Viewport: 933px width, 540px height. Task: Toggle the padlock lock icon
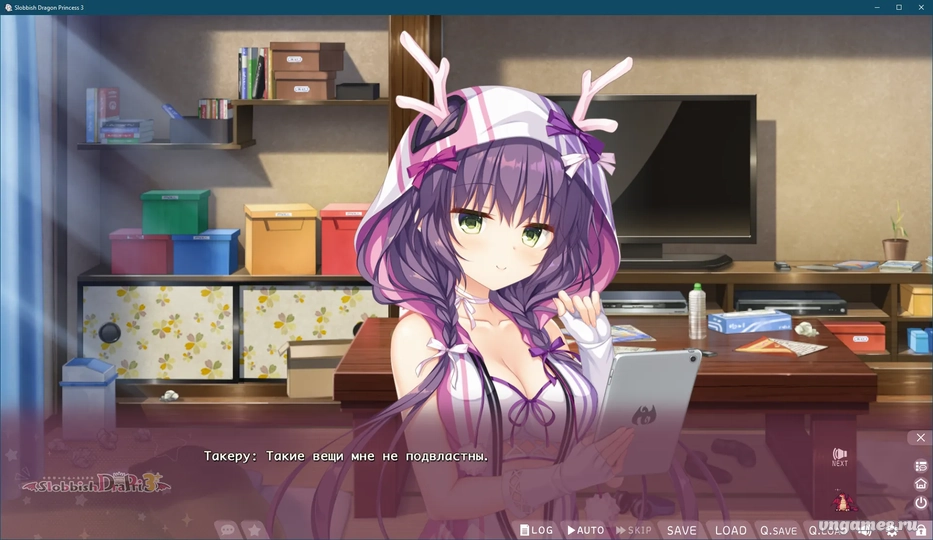pyautogui.click(x=920, y=531)
